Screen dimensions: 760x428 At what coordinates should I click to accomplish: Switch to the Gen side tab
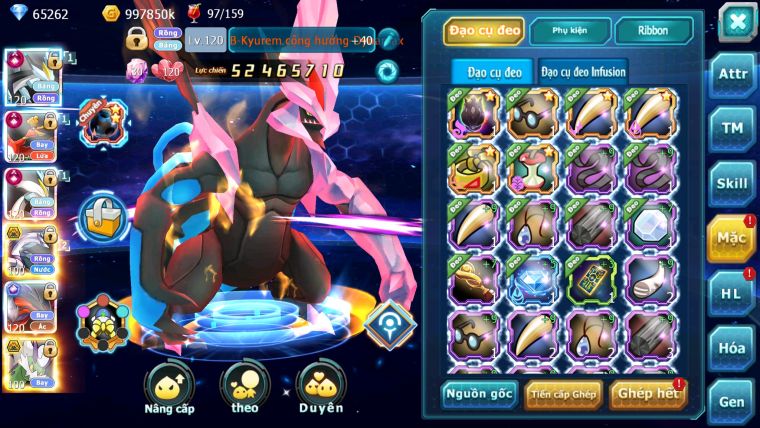coord(732,400)
